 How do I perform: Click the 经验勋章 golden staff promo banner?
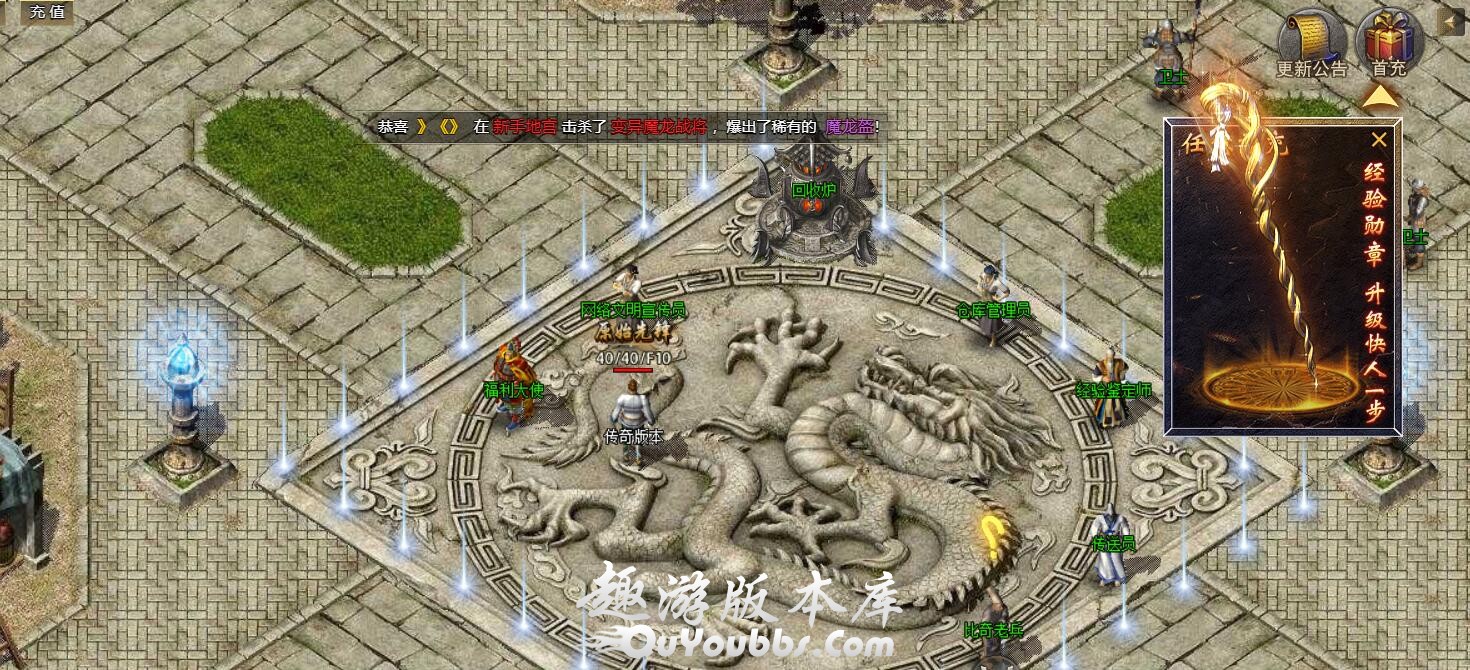1282,290
